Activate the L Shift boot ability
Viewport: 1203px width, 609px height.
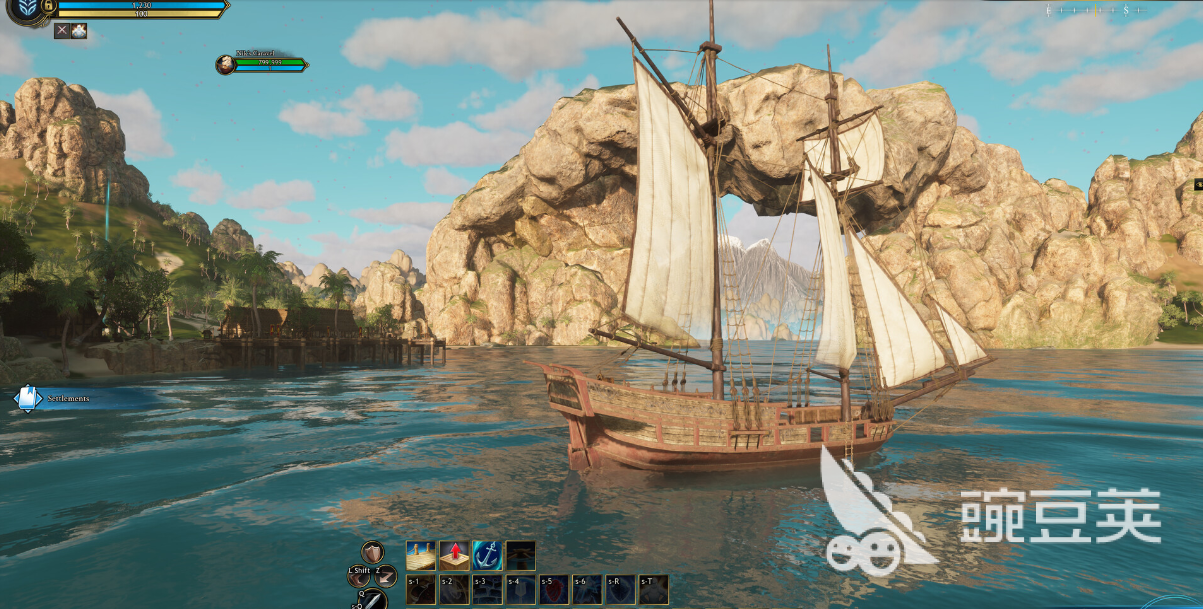[360, 576]
